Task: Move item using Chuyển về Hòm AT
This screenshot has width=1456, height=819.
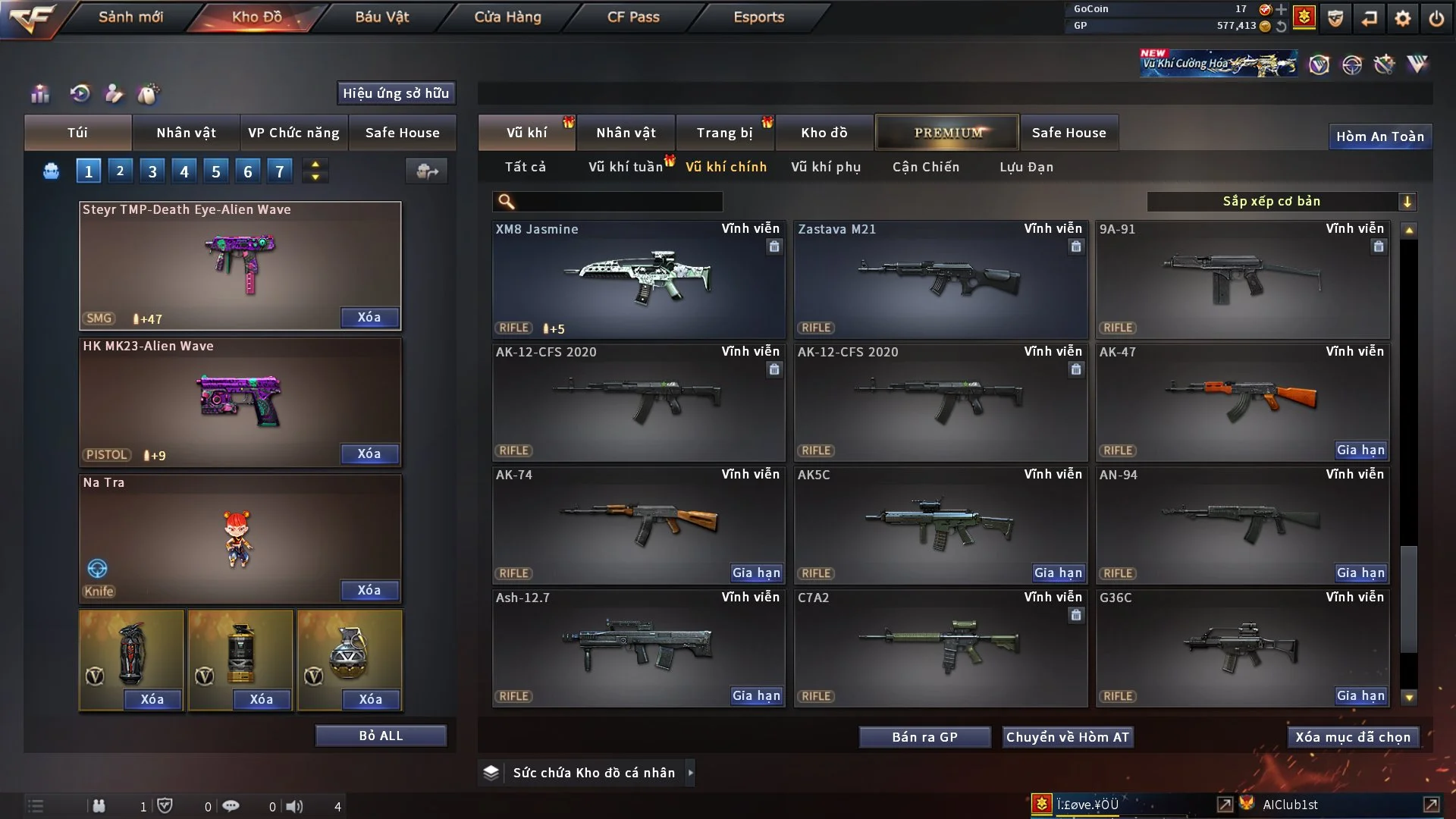Action: (x=1067, y=737)
